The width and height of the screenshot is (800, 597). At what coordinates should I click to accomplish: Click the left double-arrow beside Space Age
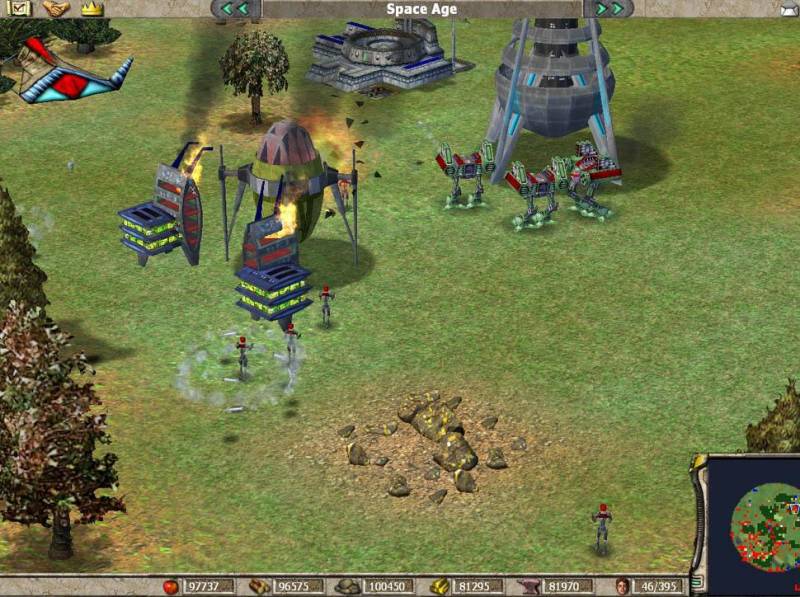pos(236,9)
